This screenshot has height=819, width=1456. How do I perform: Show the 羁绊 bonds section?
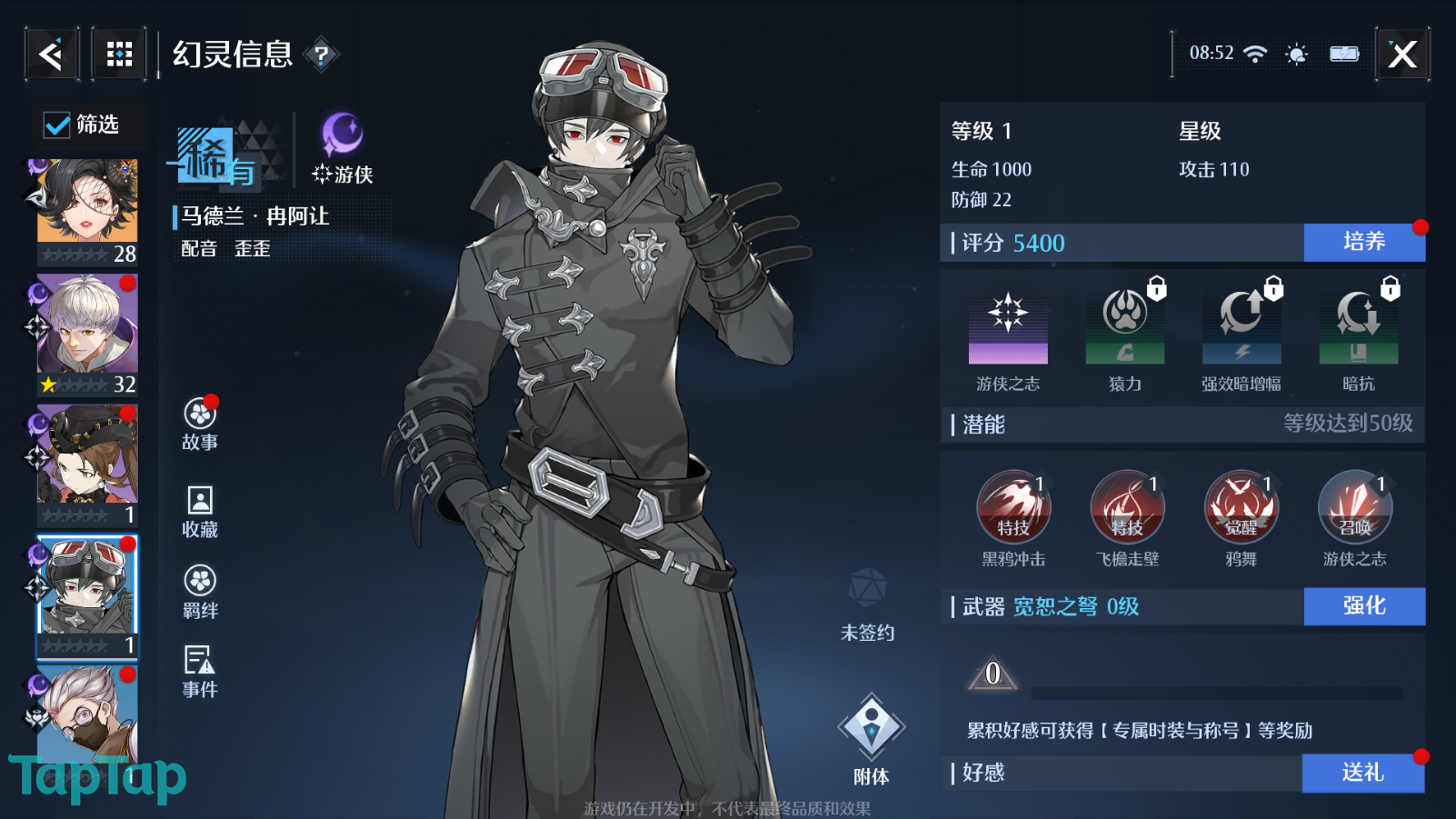200,591
